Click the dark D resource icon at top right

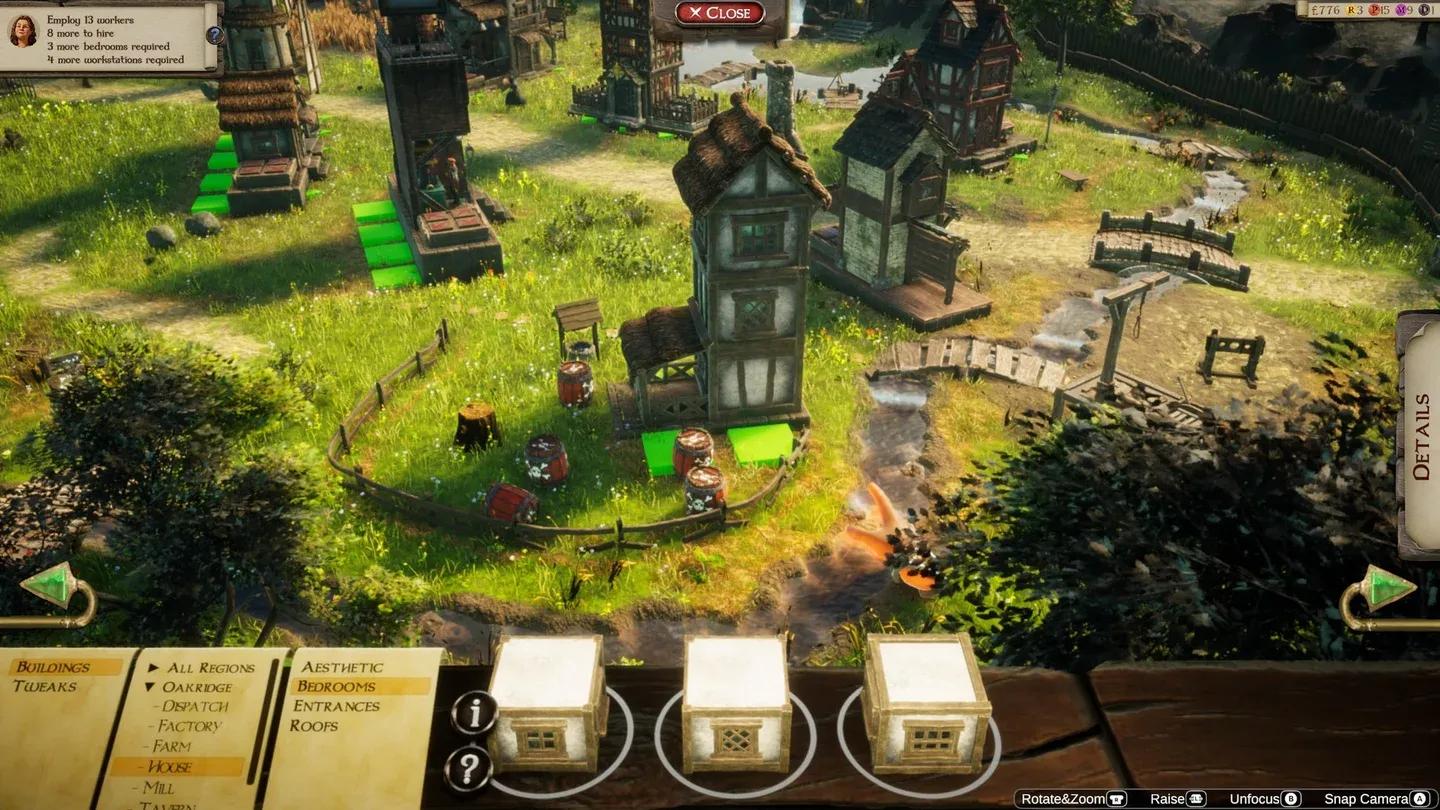(1426, 10)
